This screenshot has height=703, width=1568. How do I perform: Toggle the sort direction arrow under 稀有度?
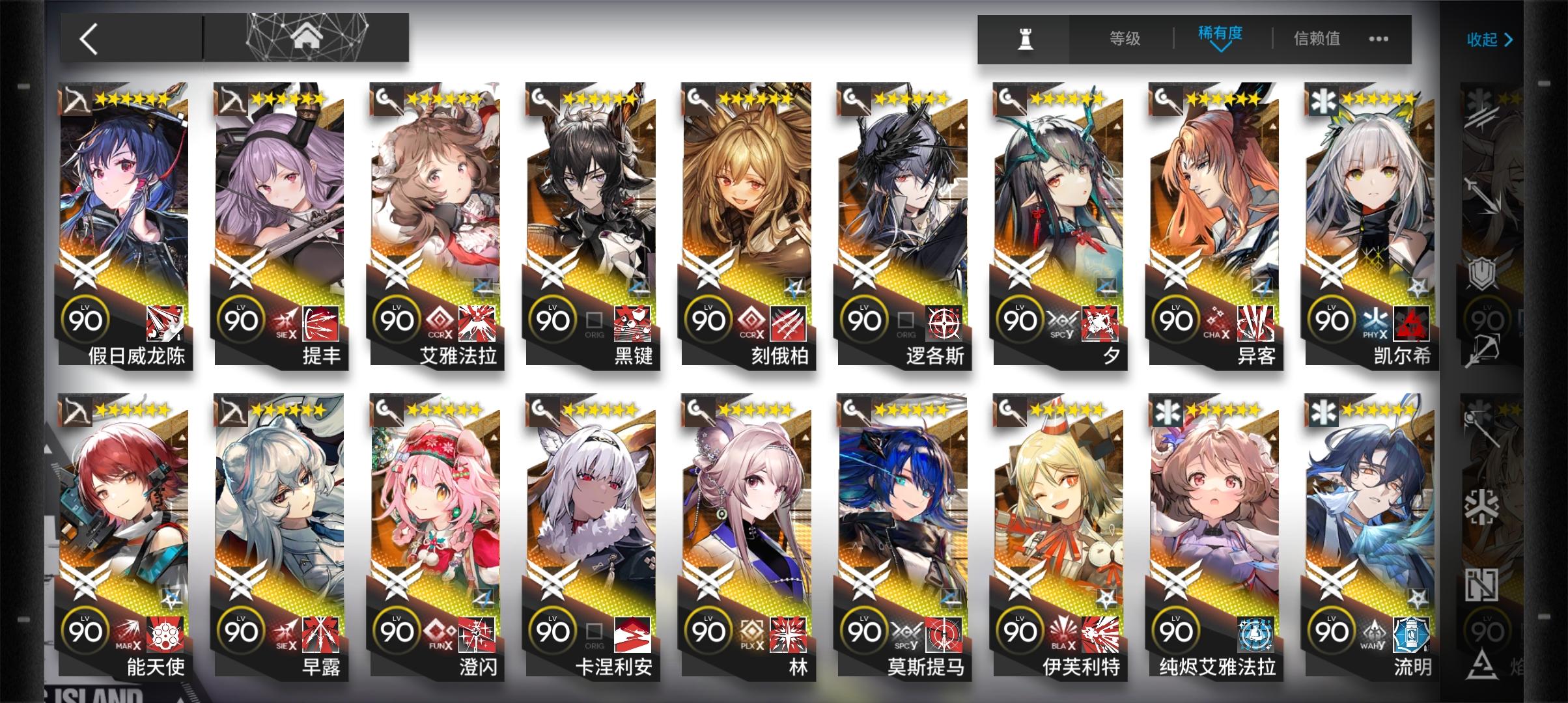click(1220, 49)
